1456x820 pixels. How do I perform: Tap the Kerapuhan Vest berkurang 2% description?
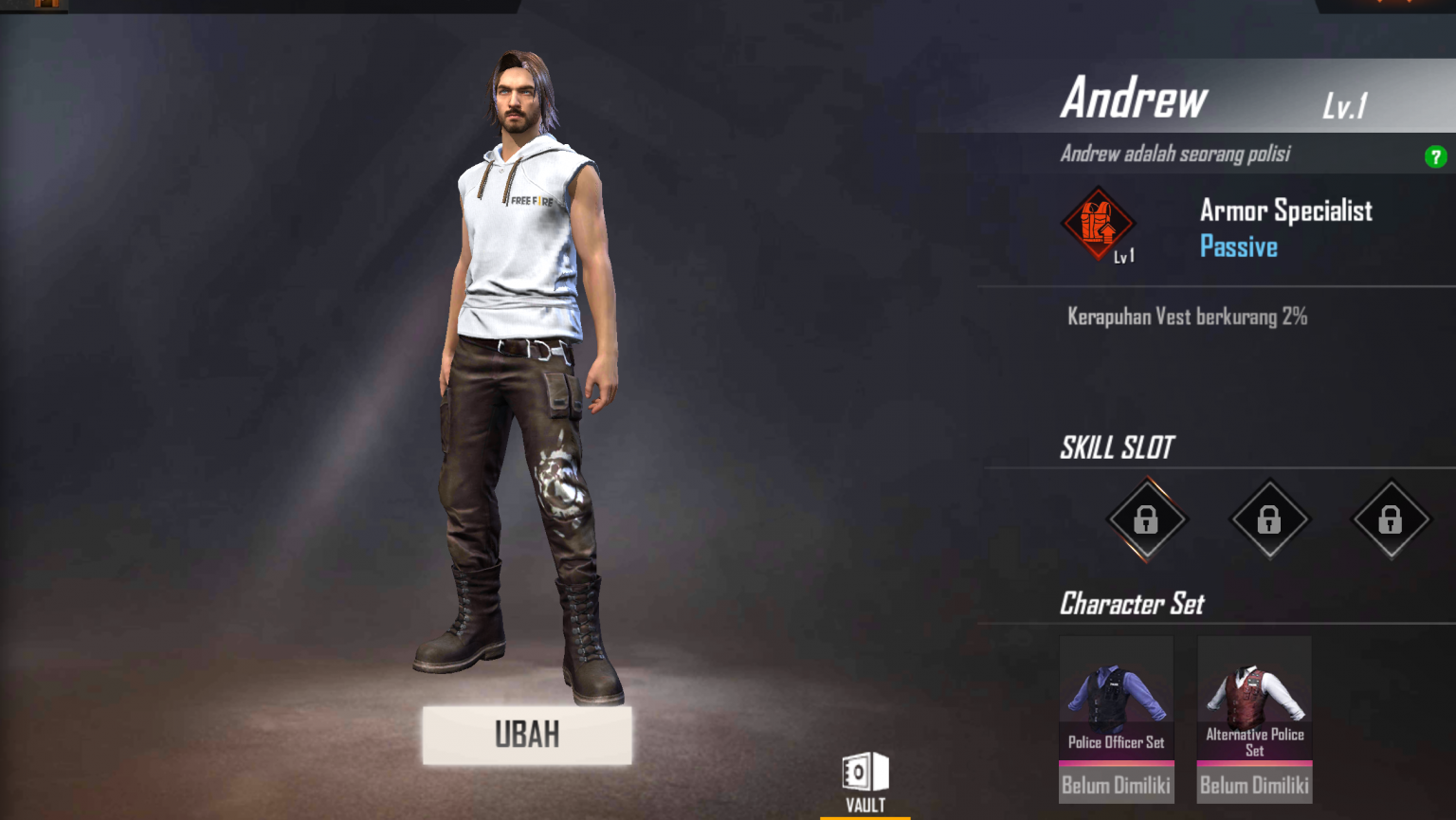point(1185,317)
